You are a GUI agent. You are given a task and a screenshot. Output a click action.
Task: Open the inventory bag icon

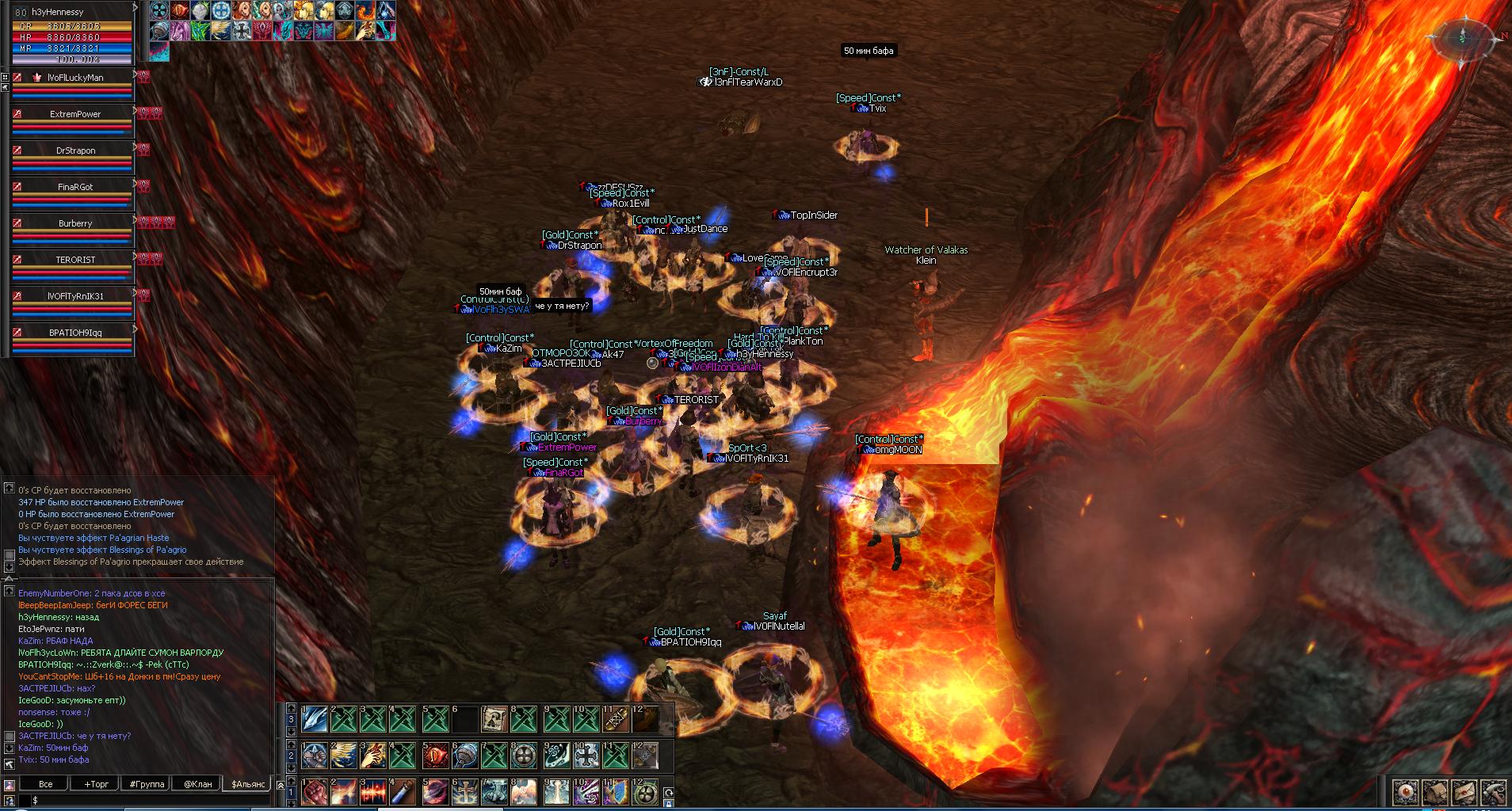pos(1435,791)
